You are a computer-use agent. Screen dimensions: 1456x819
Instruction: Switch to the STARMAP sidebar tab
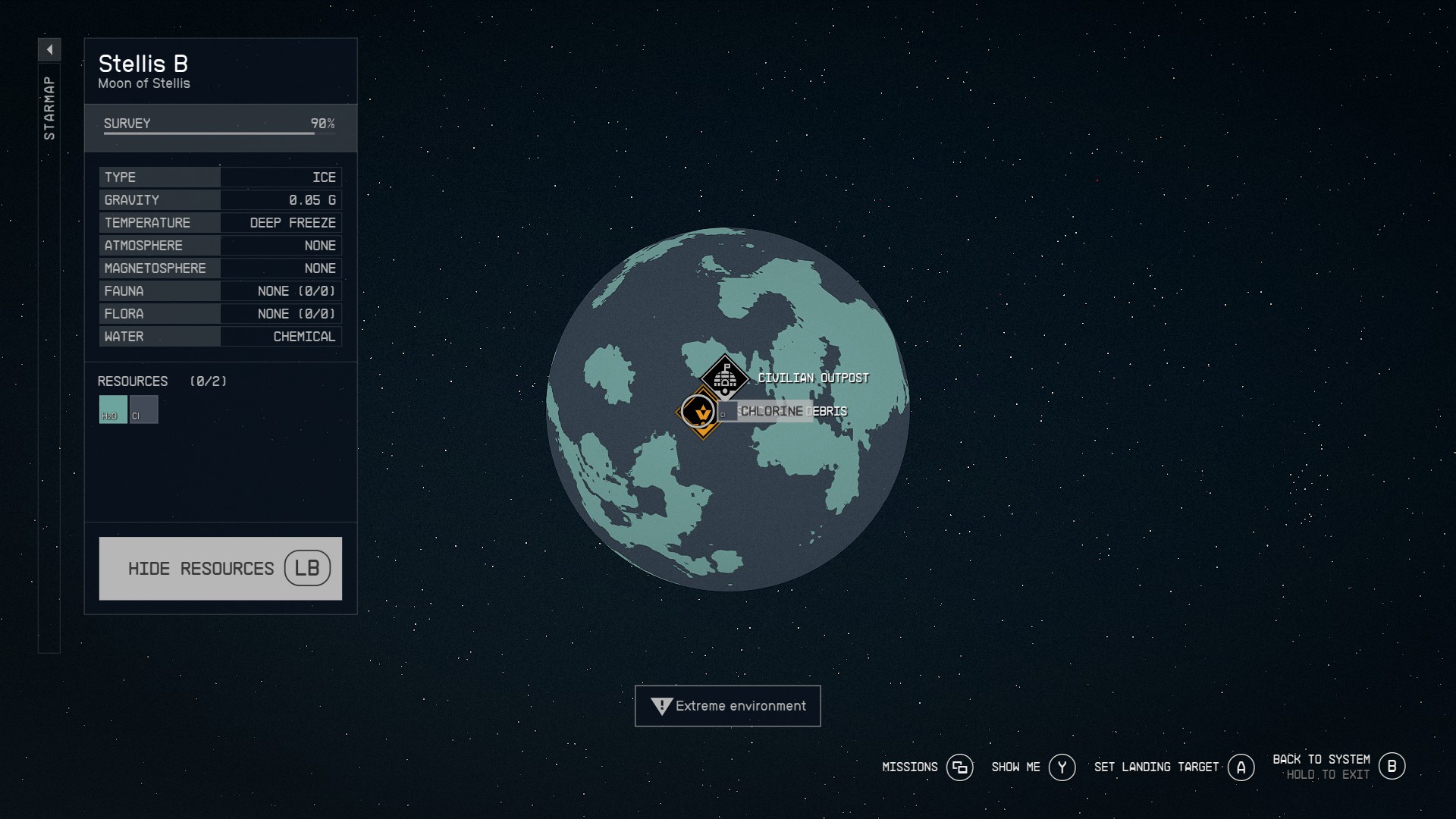point(49,106)
